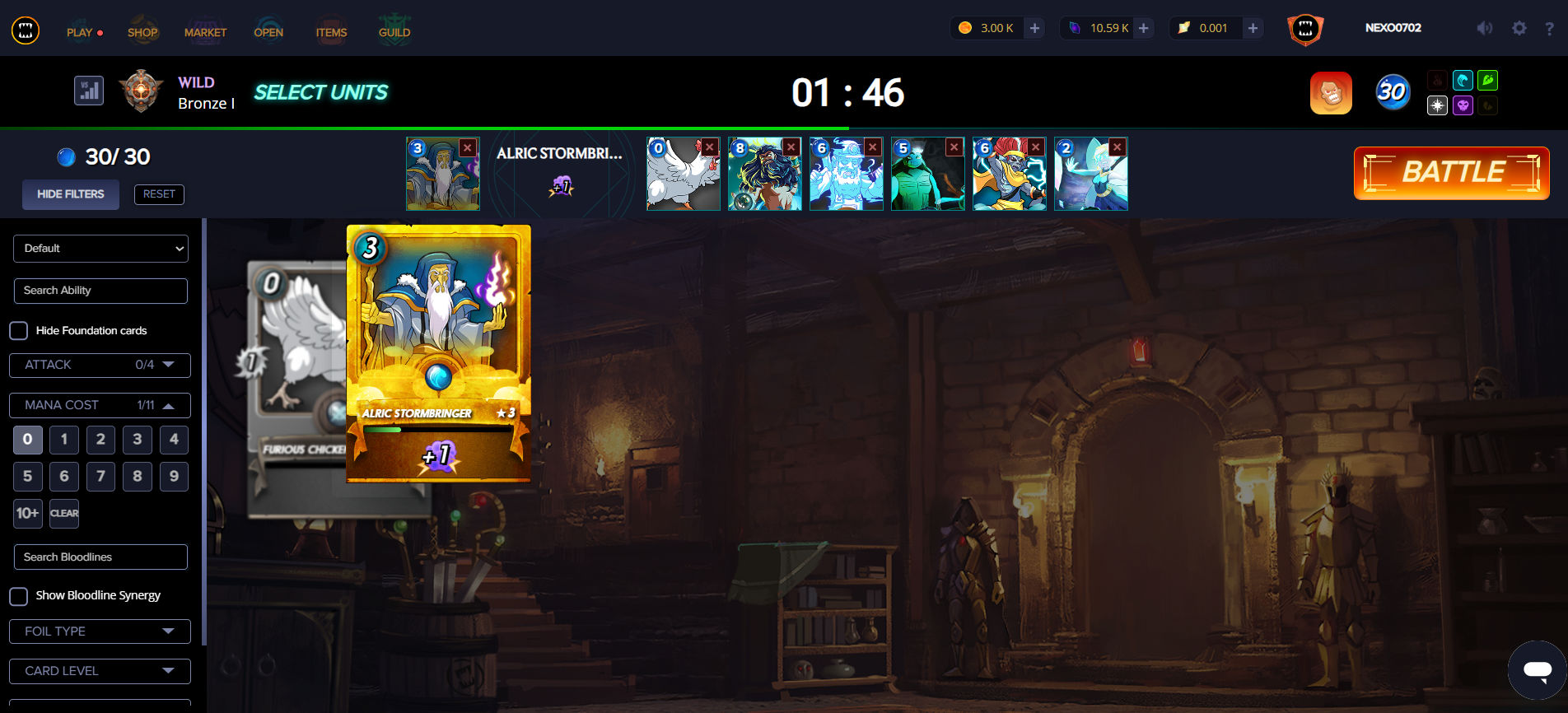This screenshot has height=713, width=1568.
Task: Deselect the mana cost 0 filter
Action: pyautogui.click(x=27, y=440)
